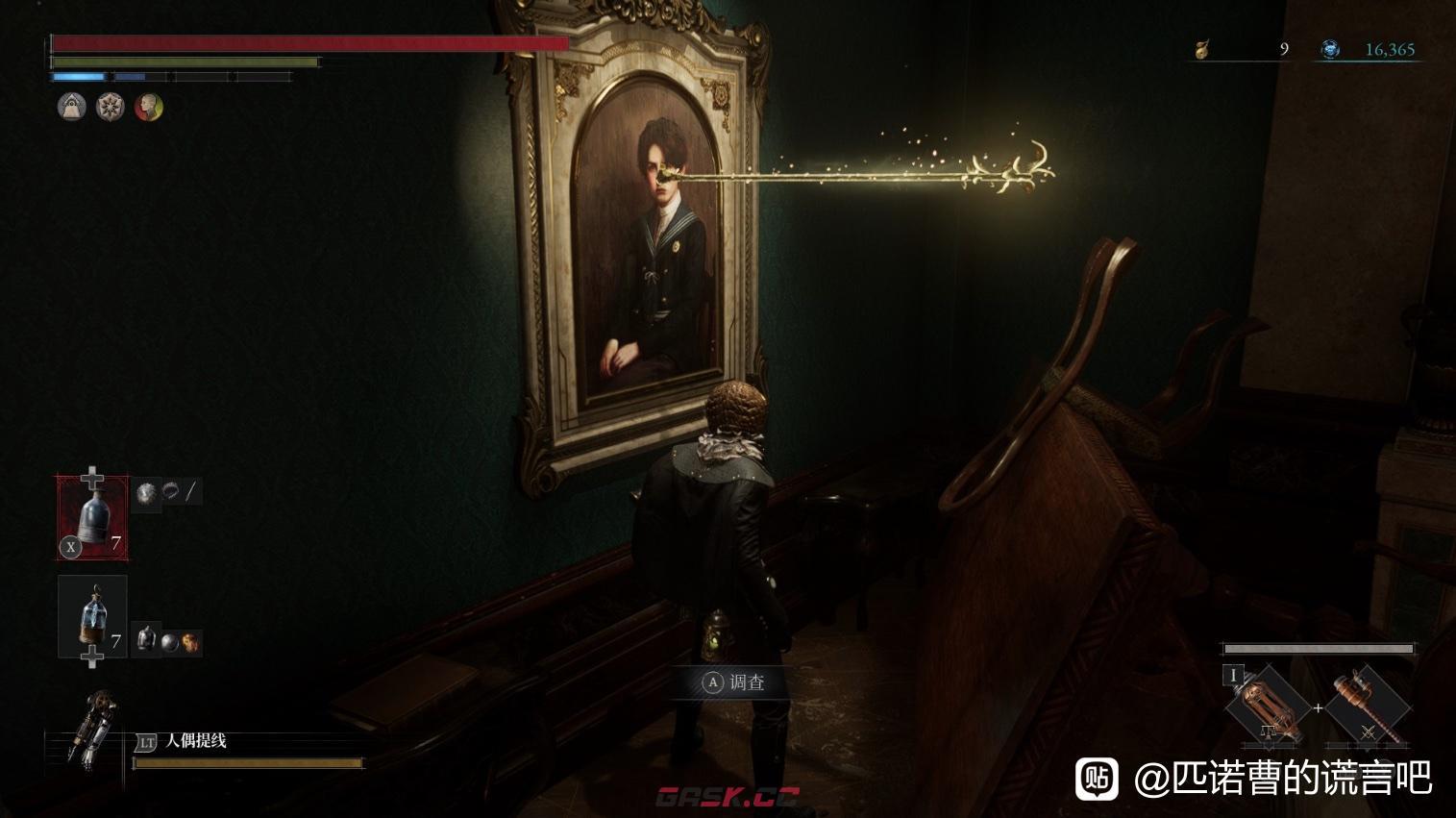Click the Puppet String legion arm icon
The height and width of the screenshot is (818, 1456).
click(96, 728)
